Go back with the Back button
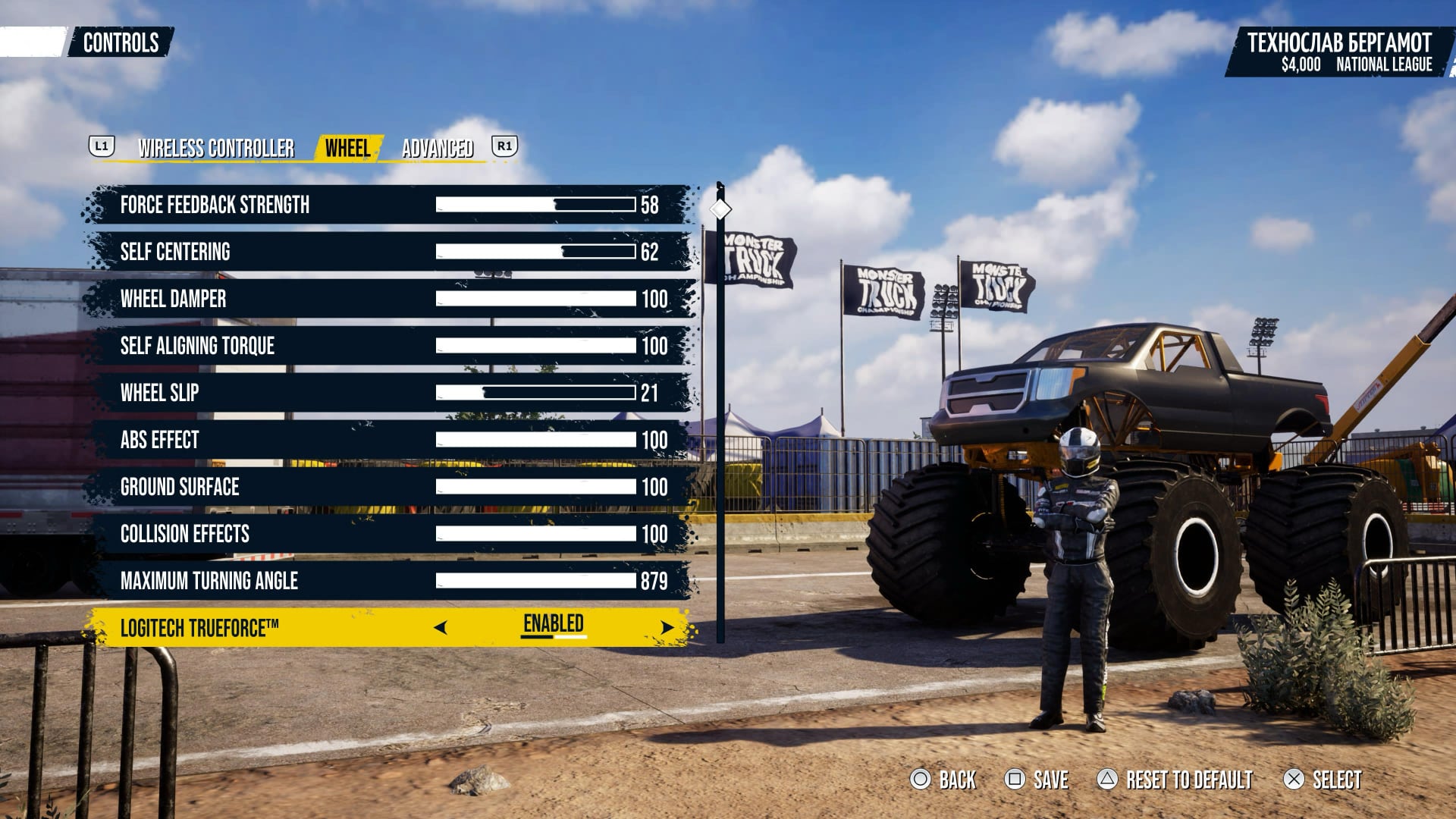 (x=944, y=780)
